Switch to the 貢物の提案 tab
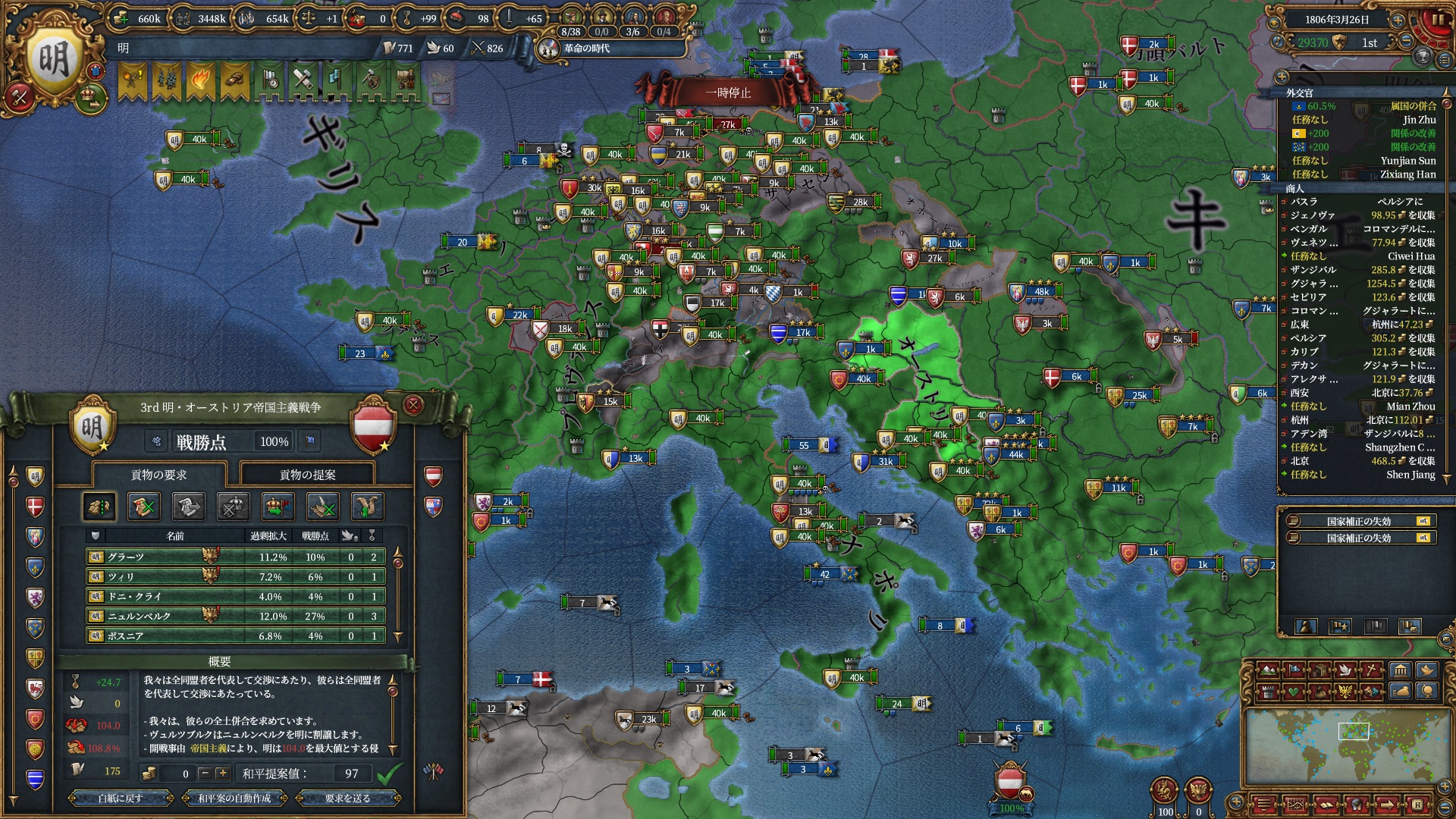Image resolution: width=1456 pixels, height=819 pixels. tap(307, 475)
